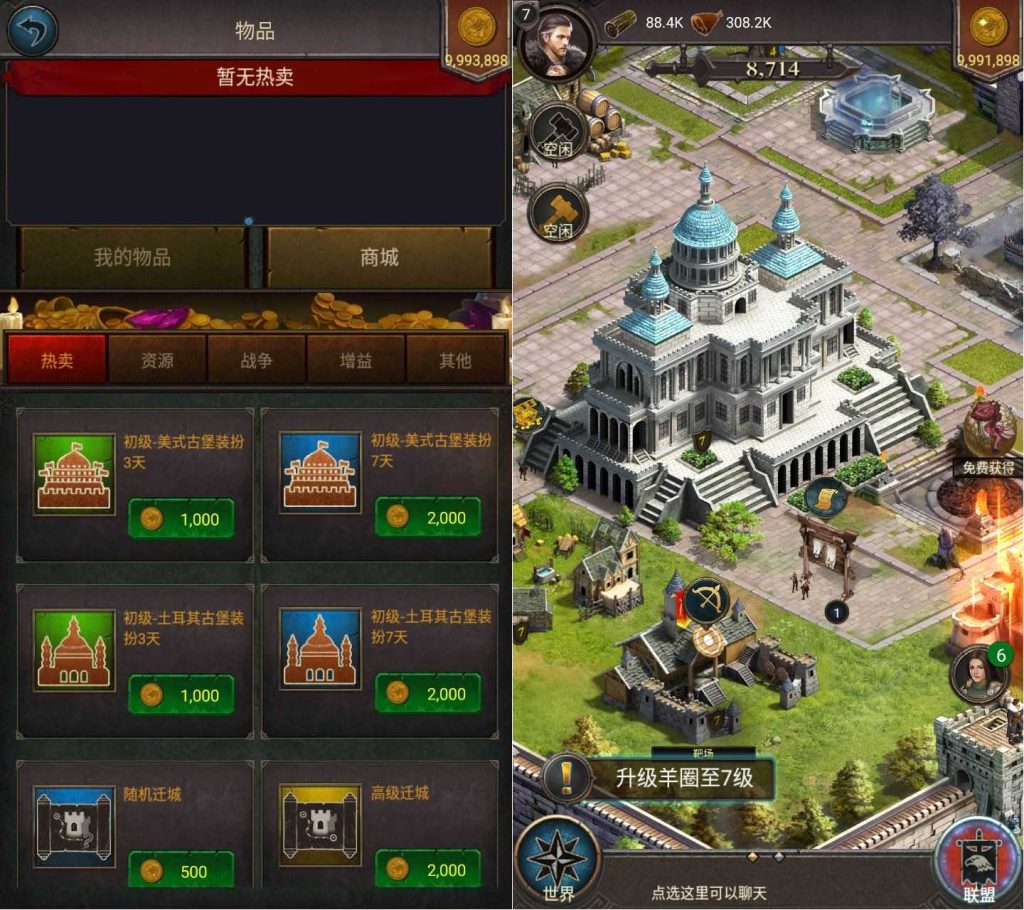Screen dimensions: 1024x910
Task: Open the chat bar 点选这里可以聊天
Action: [708, 892]
